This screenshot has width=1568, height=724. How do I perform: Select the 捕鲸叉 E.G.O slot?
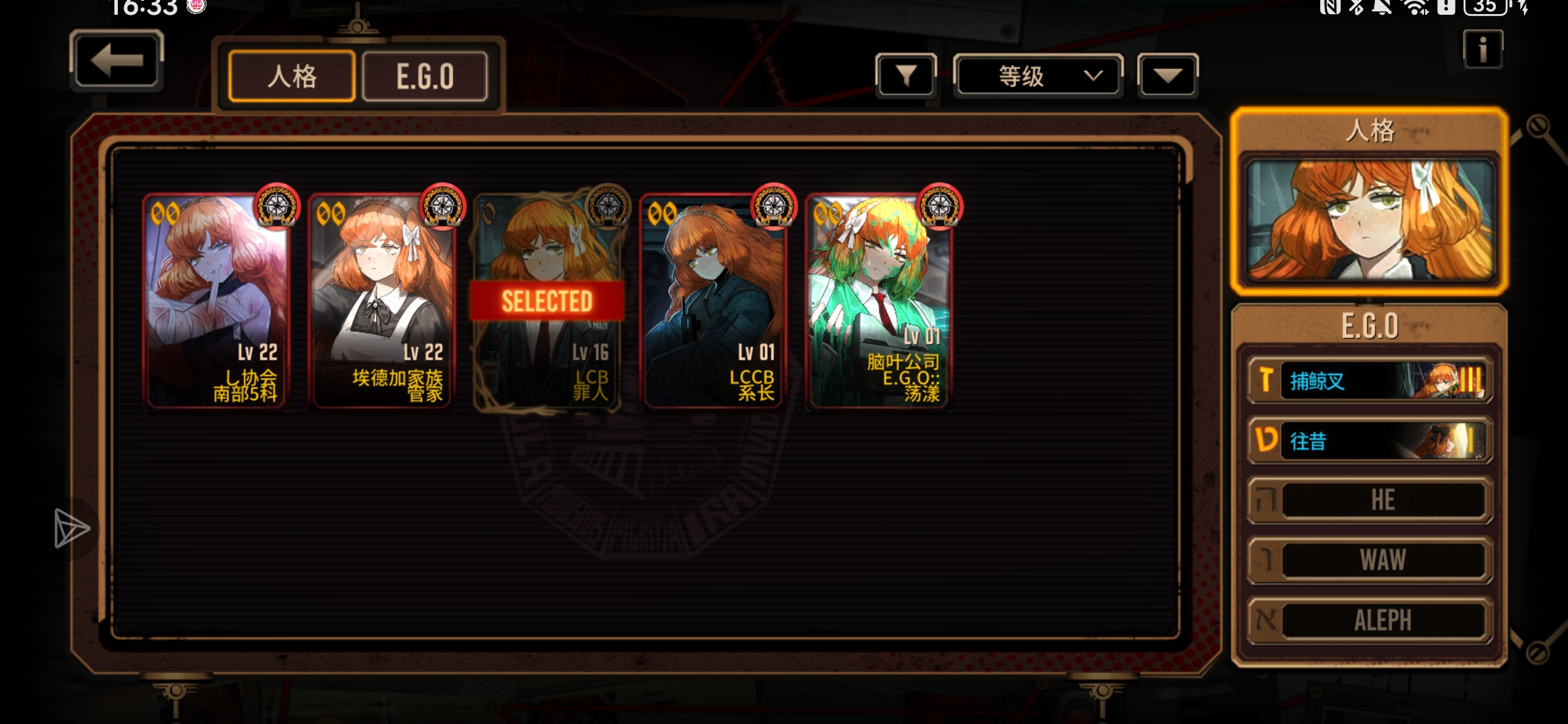[x=1369, y=381]
